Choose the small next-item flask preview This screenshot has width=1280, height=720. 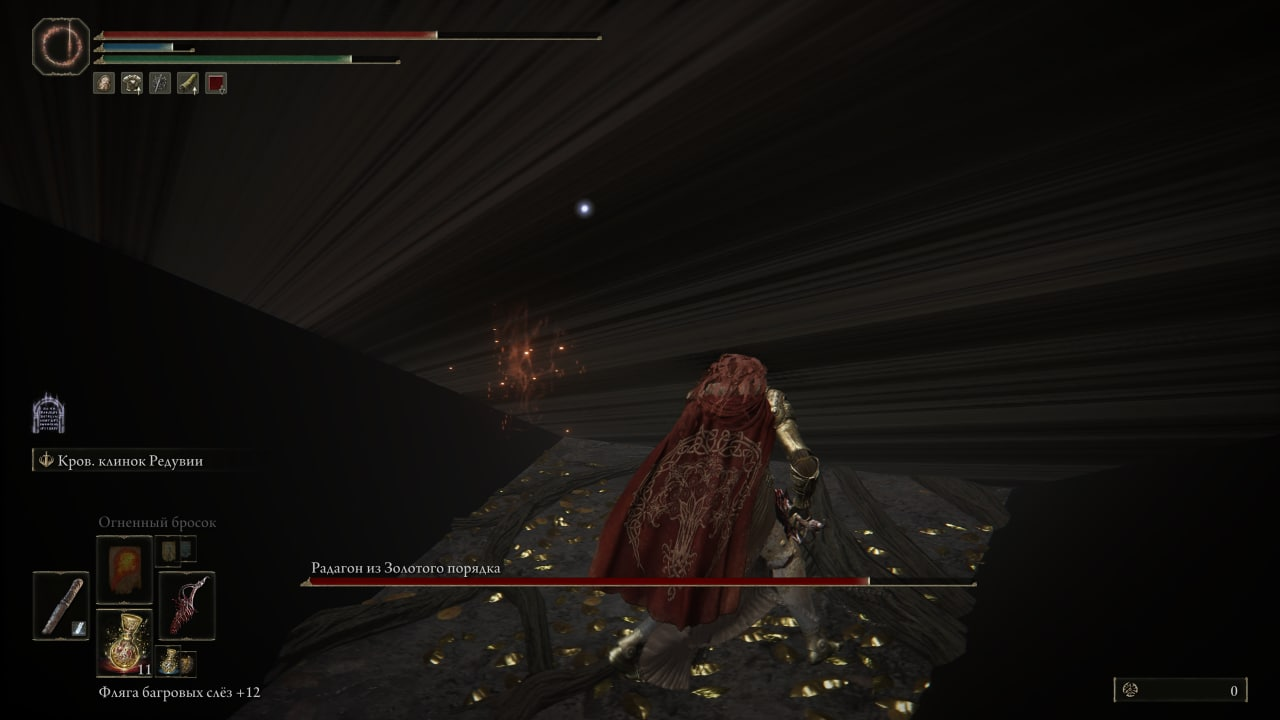[176, 662]
